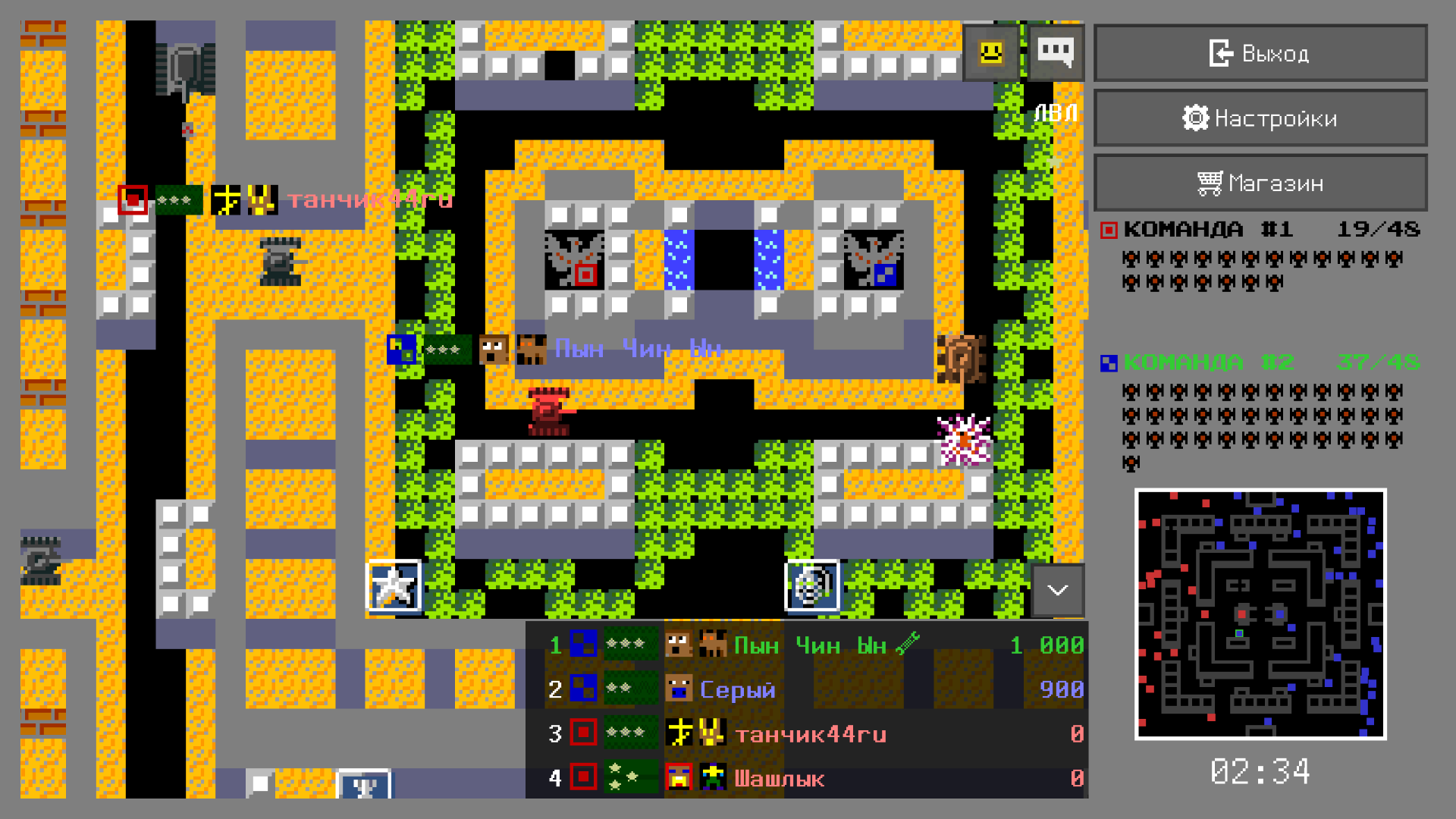
Task: Open the emote smiley panel
Action: click(990, 52)
